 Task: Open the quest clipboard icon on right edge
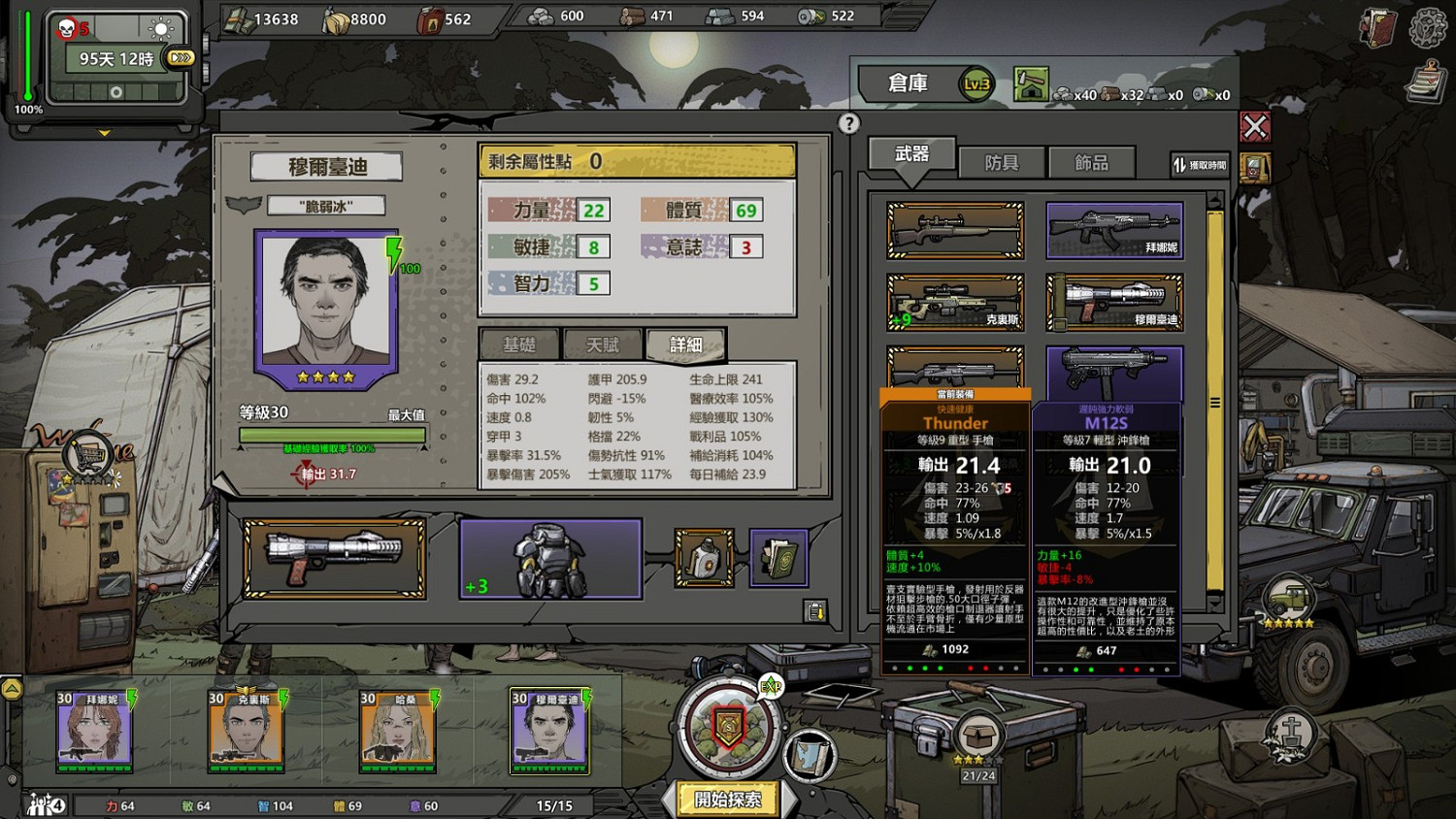1425,82
